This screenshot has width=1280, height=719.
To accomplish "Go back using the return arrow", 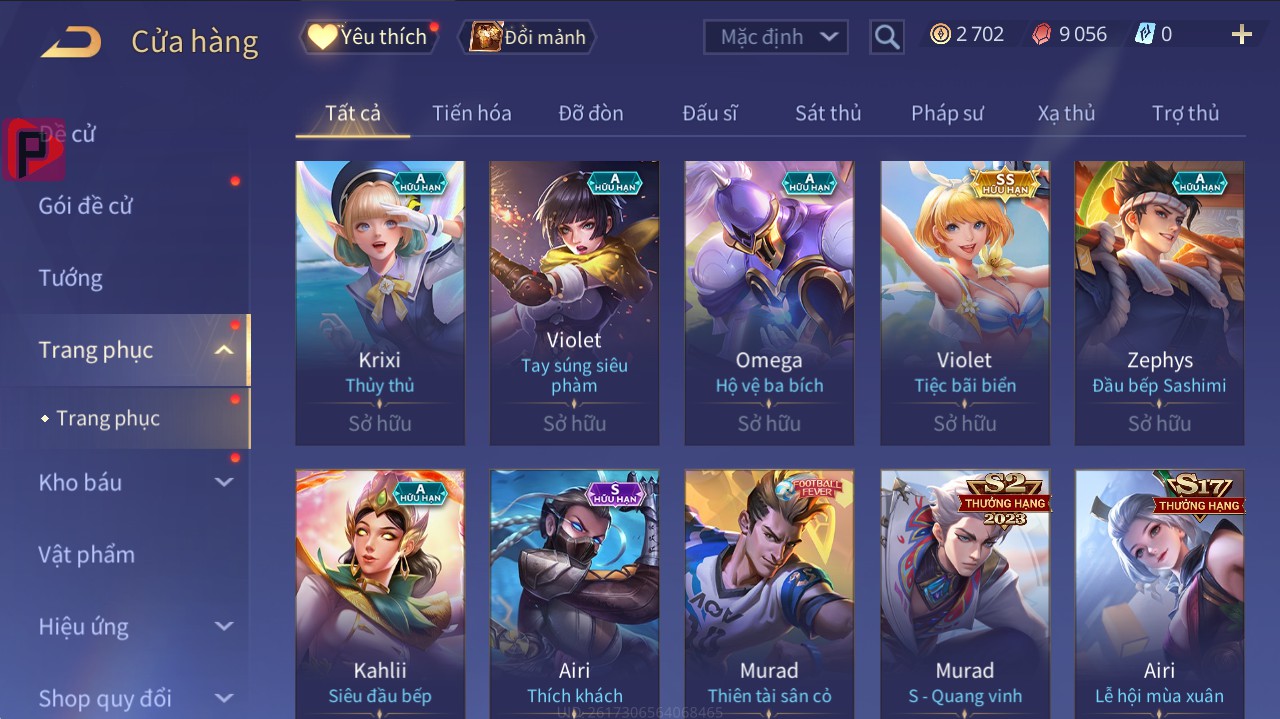I will pos(72,42).
